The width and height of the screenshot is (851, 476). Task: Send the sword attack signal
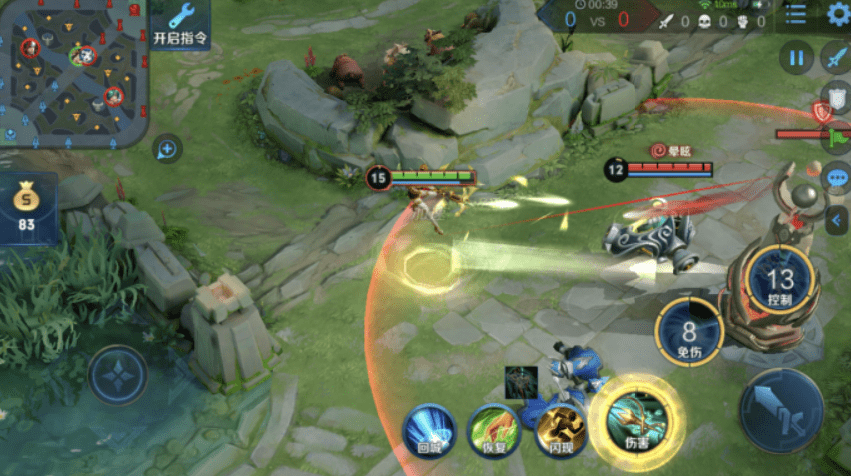tap(835, 59)
